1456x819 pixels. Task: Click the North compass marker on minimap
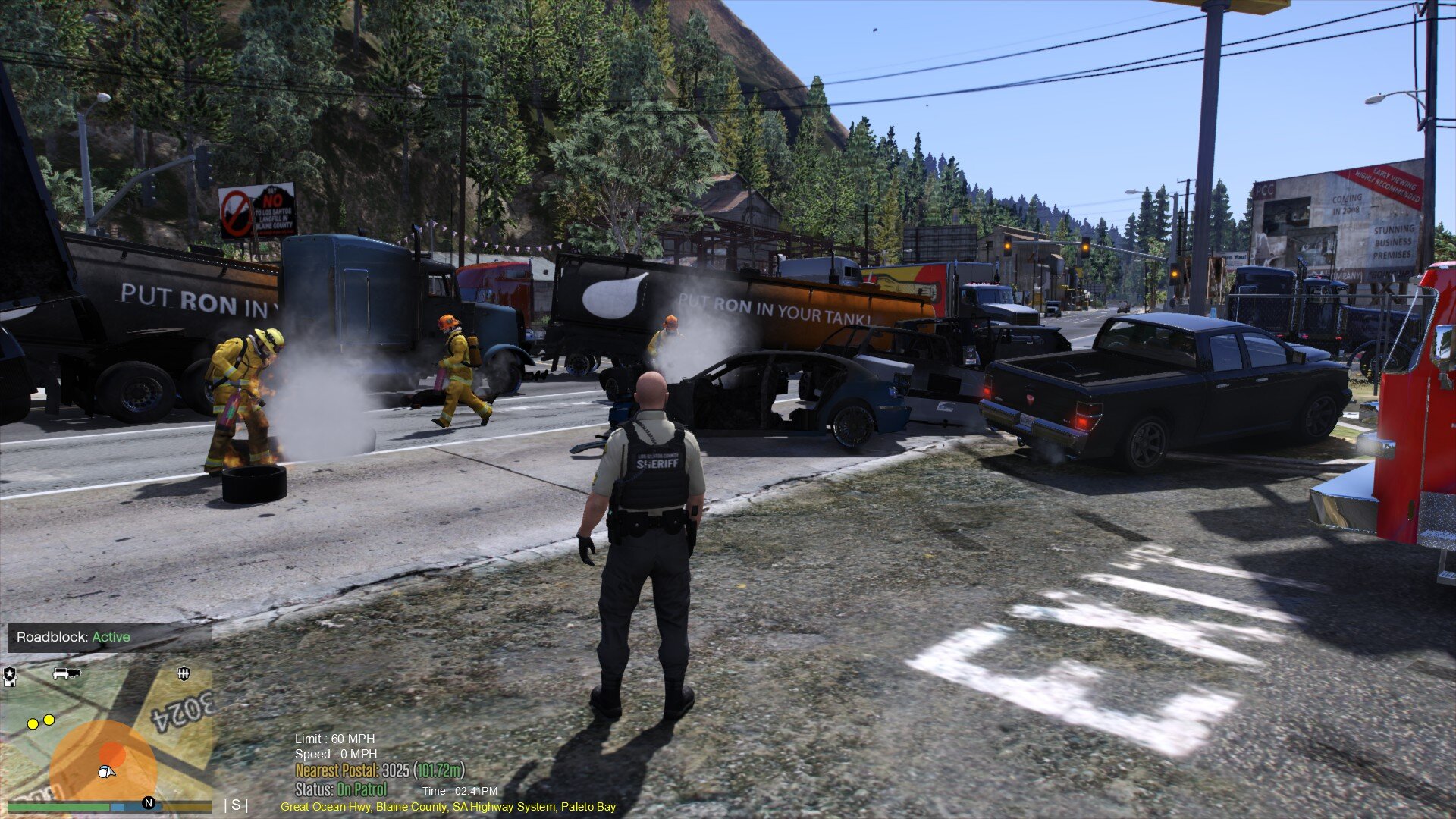(149, 803)
